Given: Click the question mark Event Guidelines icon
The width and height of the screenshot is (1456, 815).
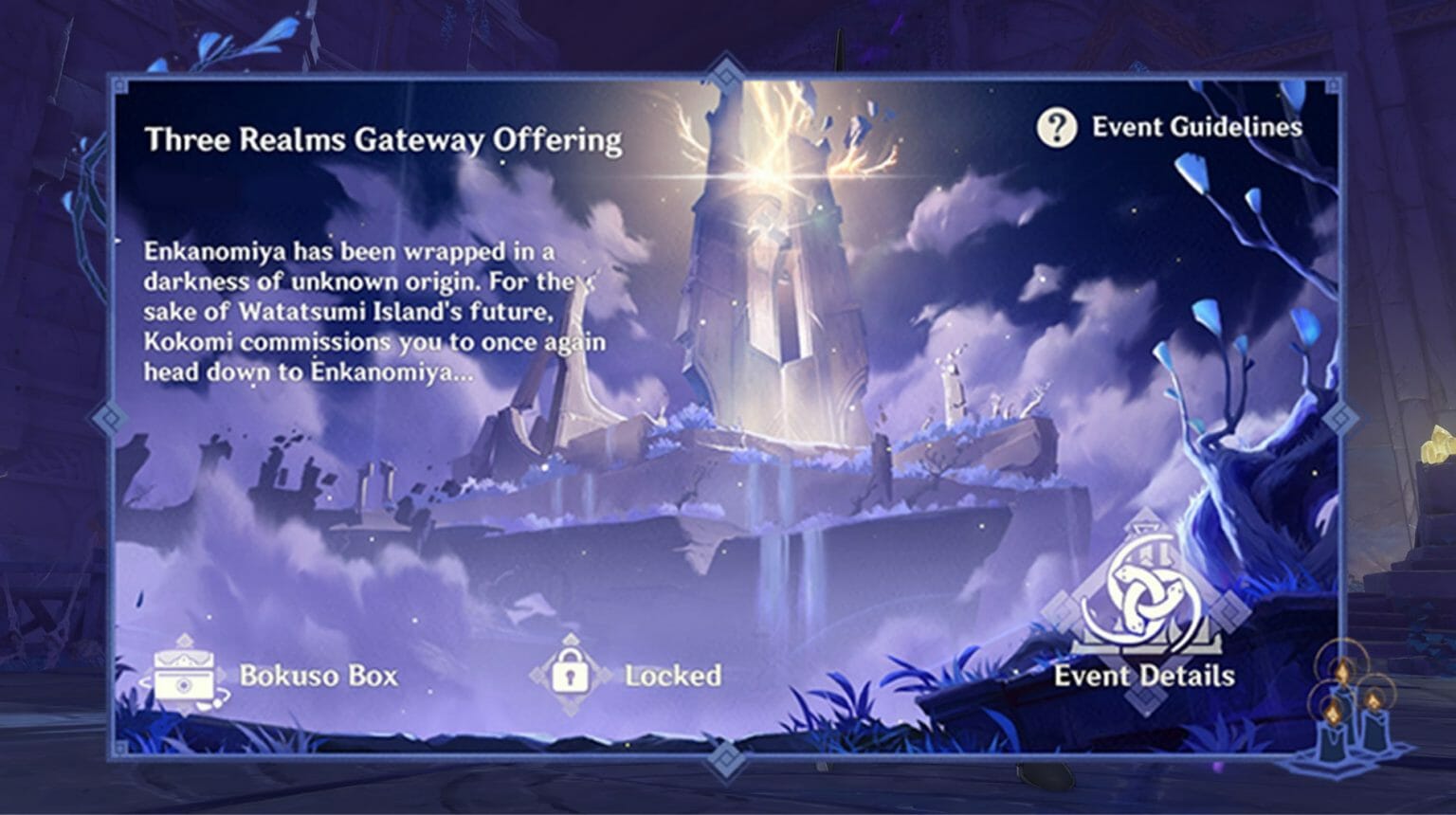Looking at the screenshot, I should (x=1055, y=129).
